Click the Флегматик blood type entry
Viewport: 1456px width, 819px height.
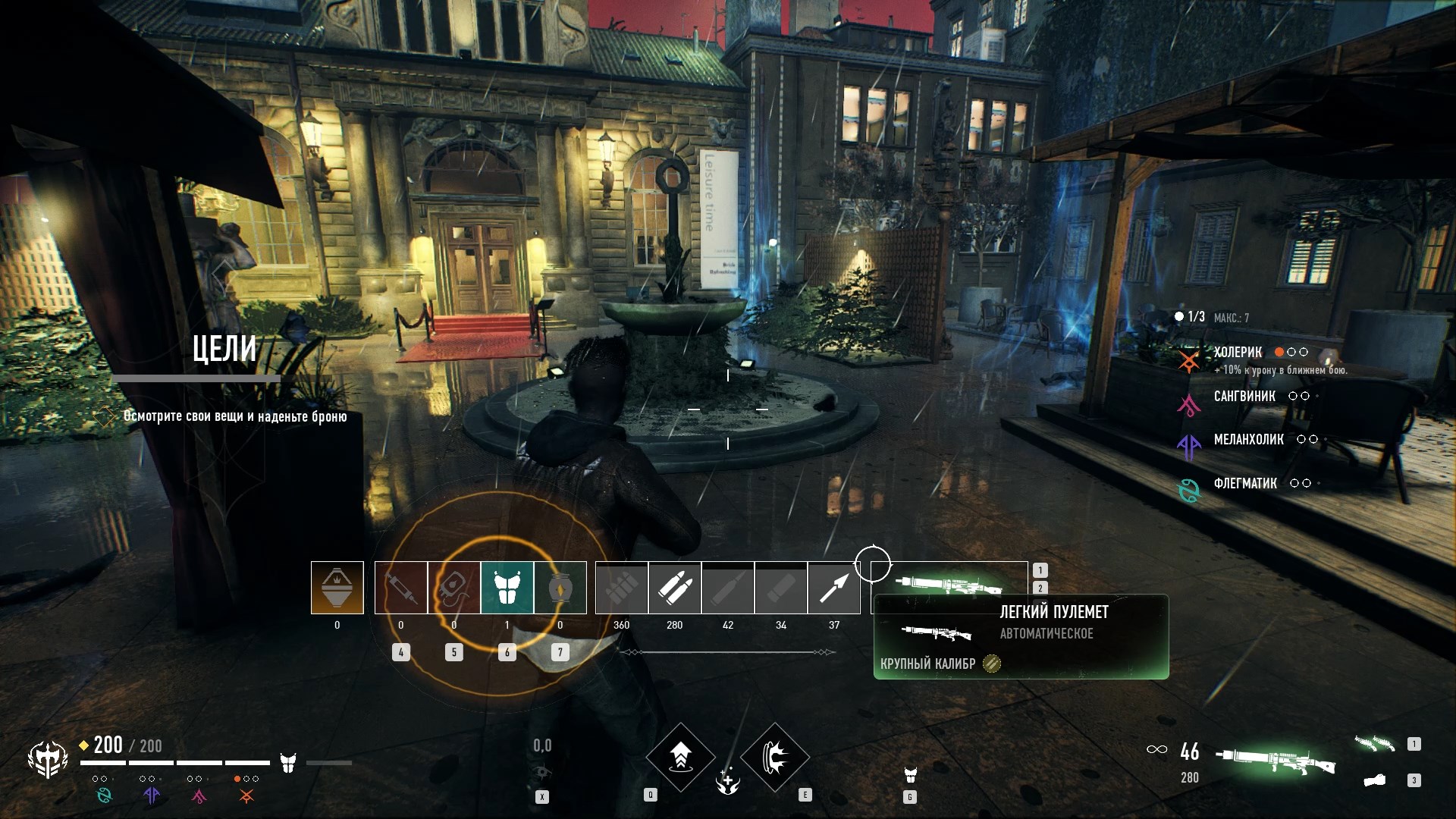point(1245,484)
